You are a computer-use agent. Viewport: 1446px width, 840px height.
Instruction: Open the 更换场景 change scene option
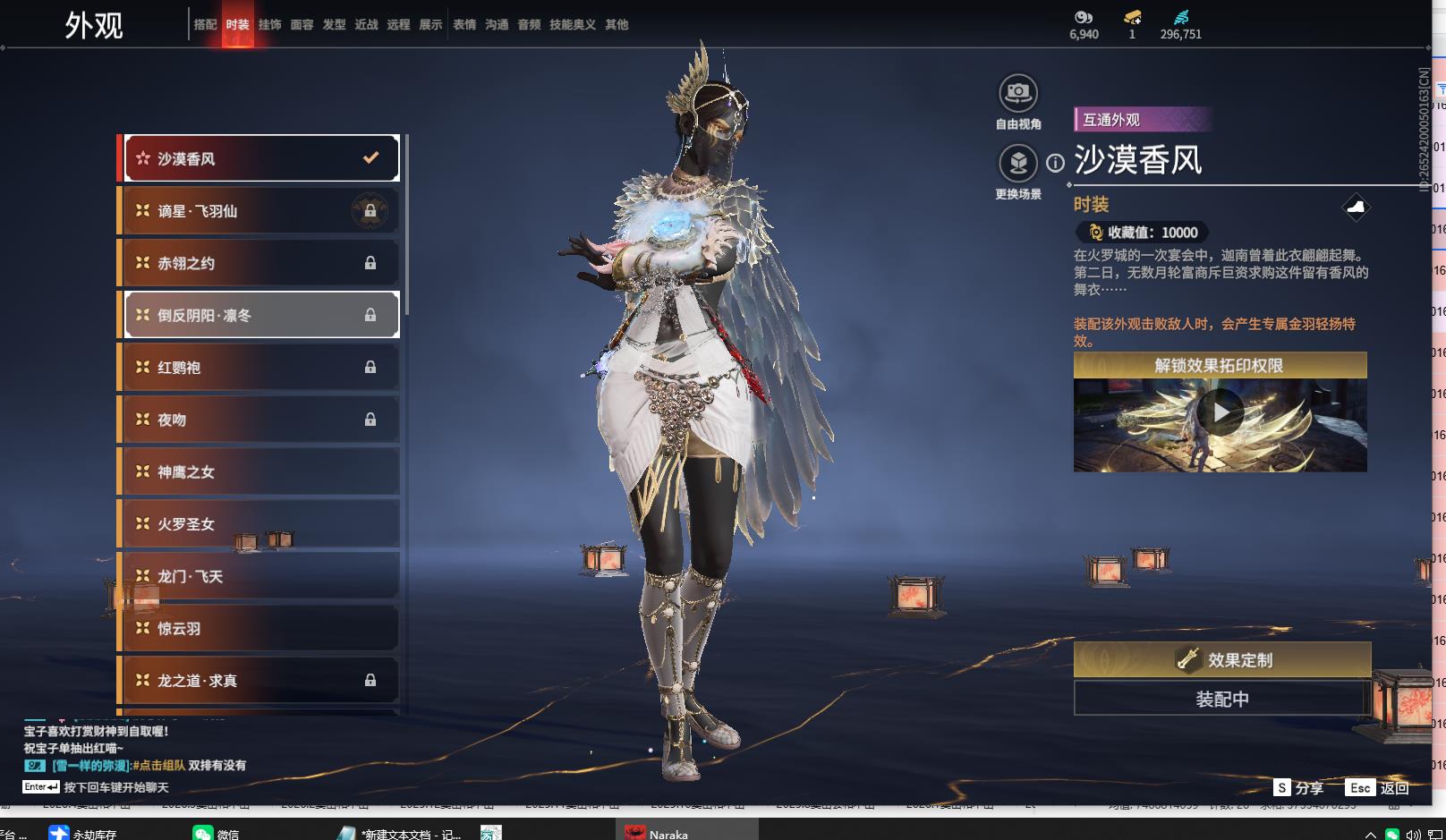click(x=1018, y=164)
